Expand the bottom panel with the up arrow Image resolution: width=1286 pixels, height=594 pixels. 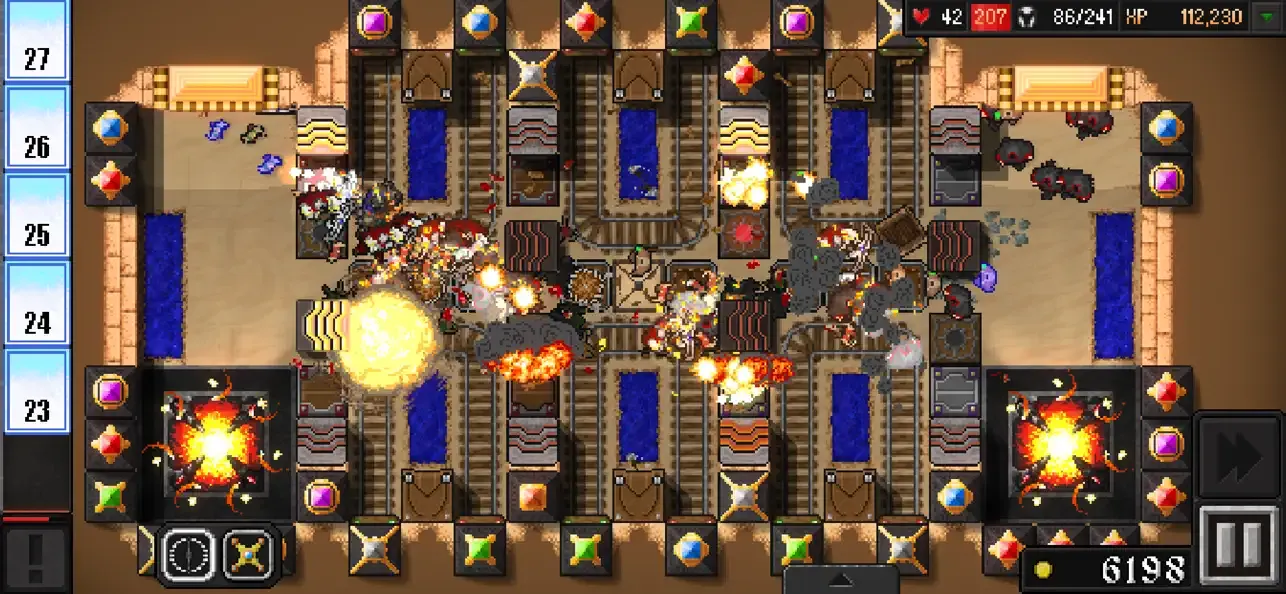point(840,580)
